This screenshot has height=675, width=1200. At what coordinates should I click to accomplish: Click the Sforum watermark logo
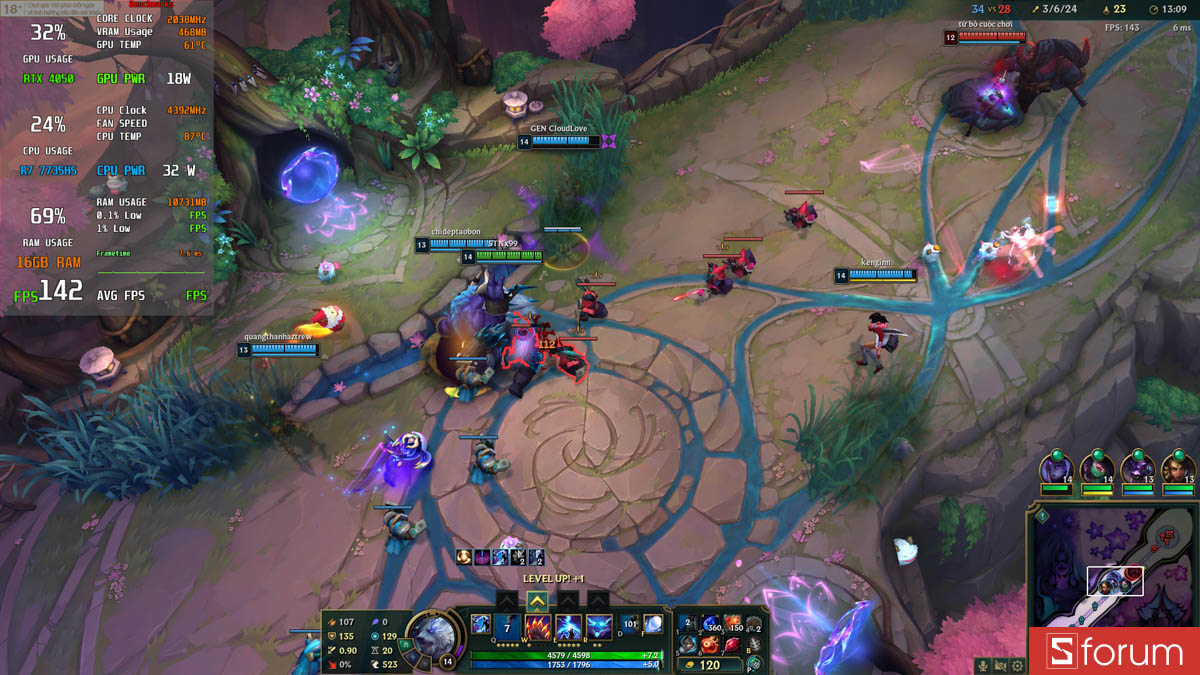pyautogui.click(x=1115, y=652)
